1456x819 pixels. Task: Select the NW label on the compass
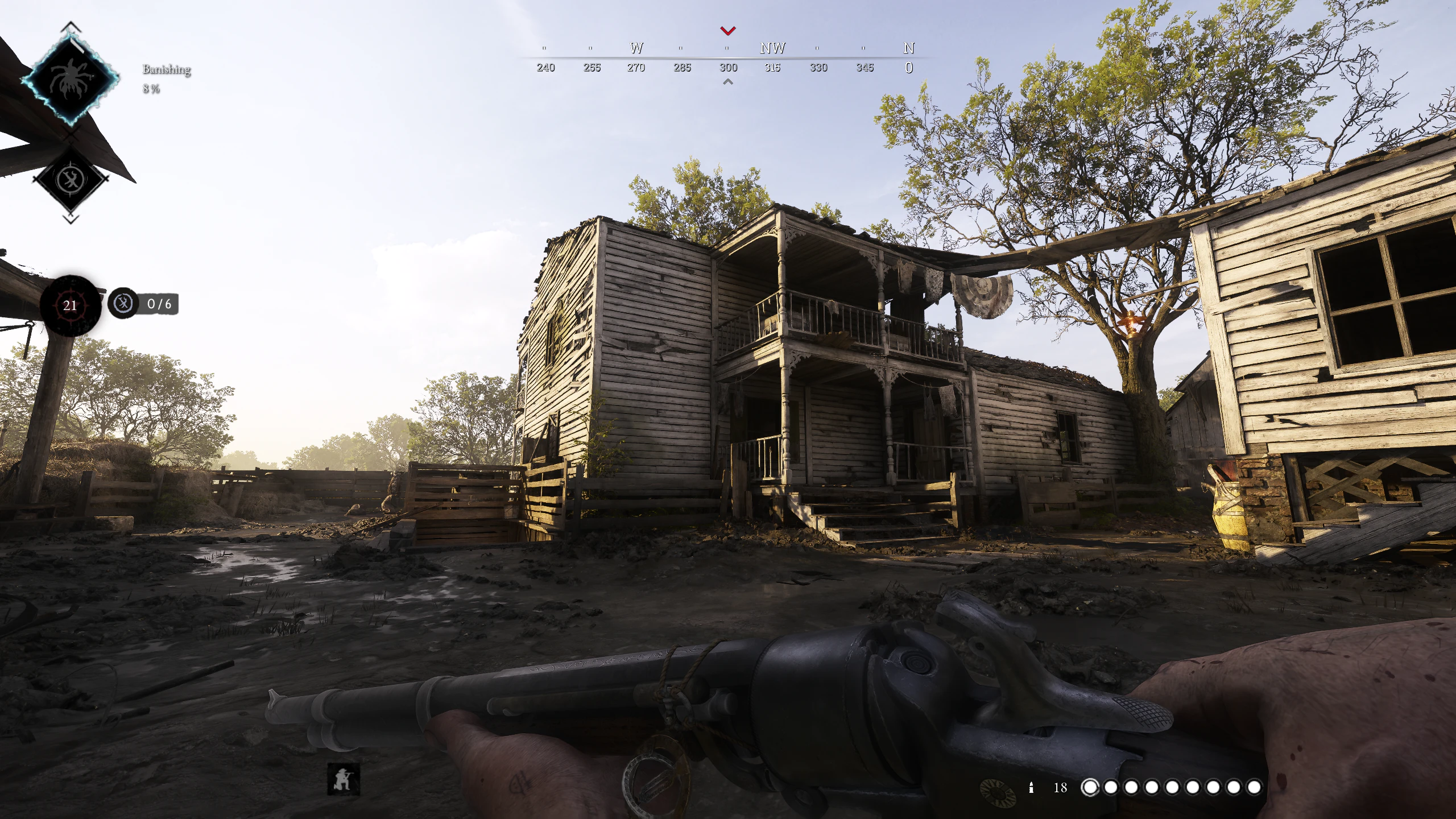click(773, 48)
